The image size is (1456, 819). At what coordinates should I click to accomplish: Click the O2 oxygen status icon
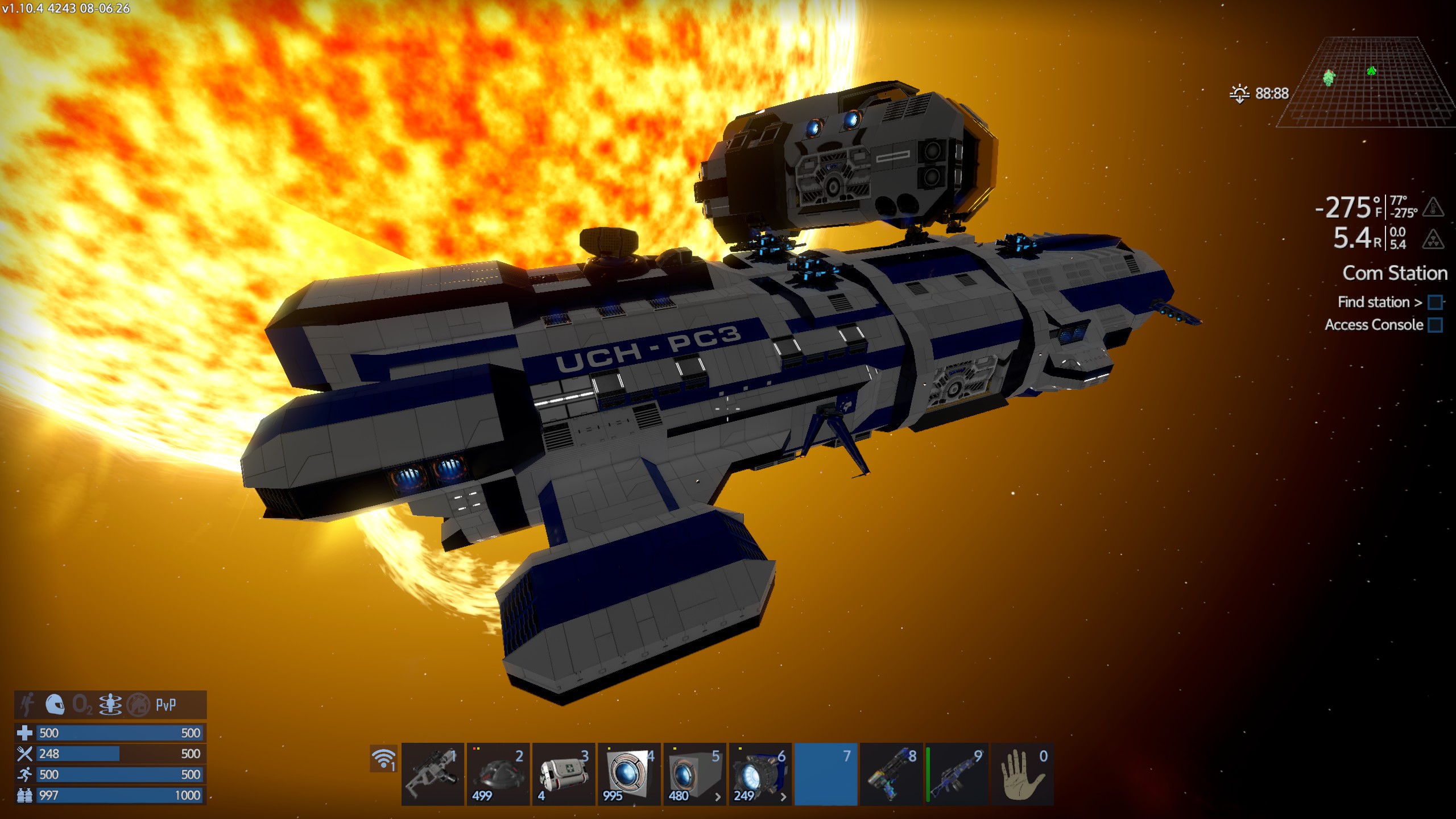pyautogui.click(x=82, y=705)
